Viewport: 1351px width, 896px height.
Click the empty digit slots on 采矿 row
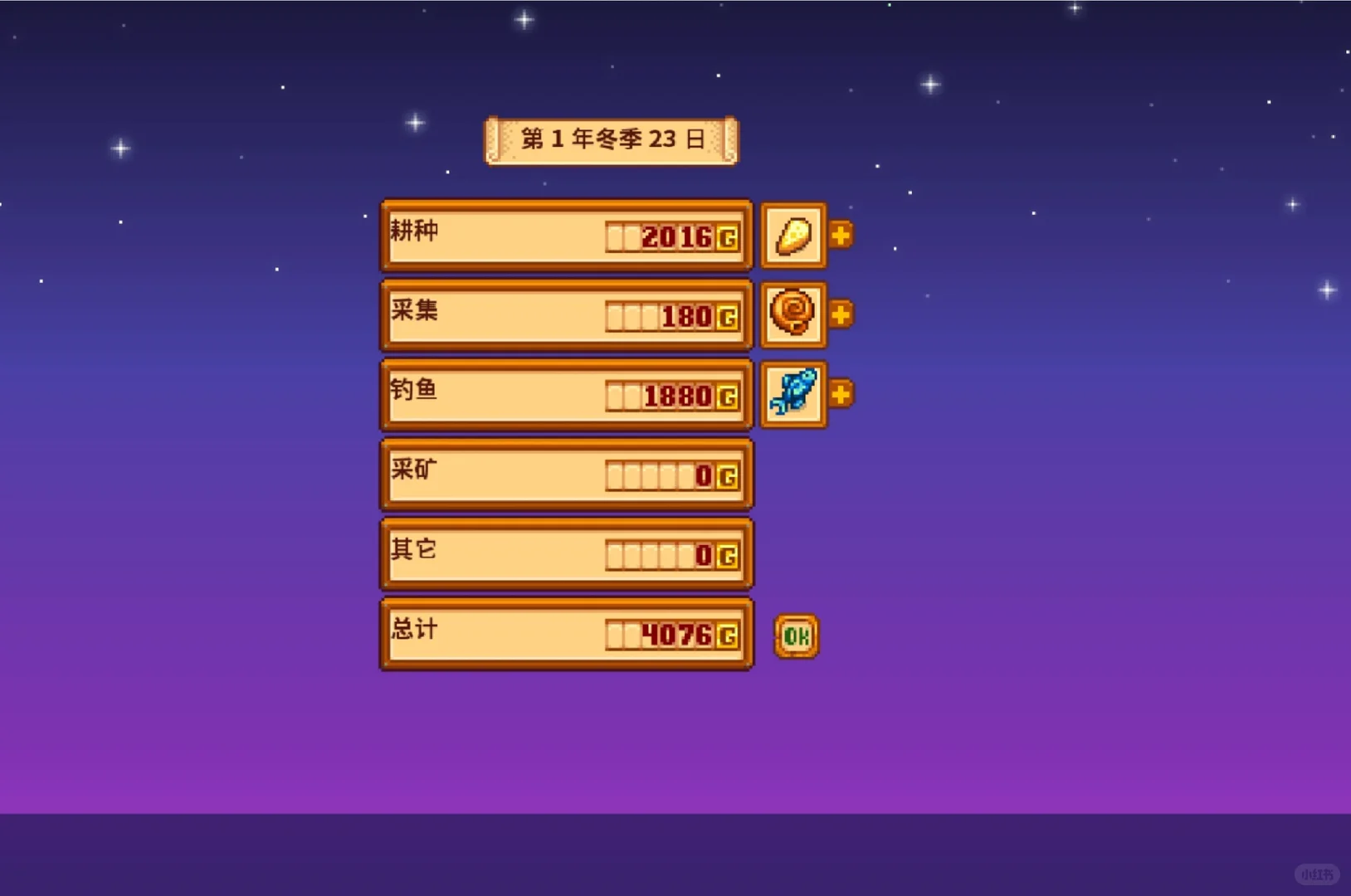pyautogui.click(x=647, y=474)
